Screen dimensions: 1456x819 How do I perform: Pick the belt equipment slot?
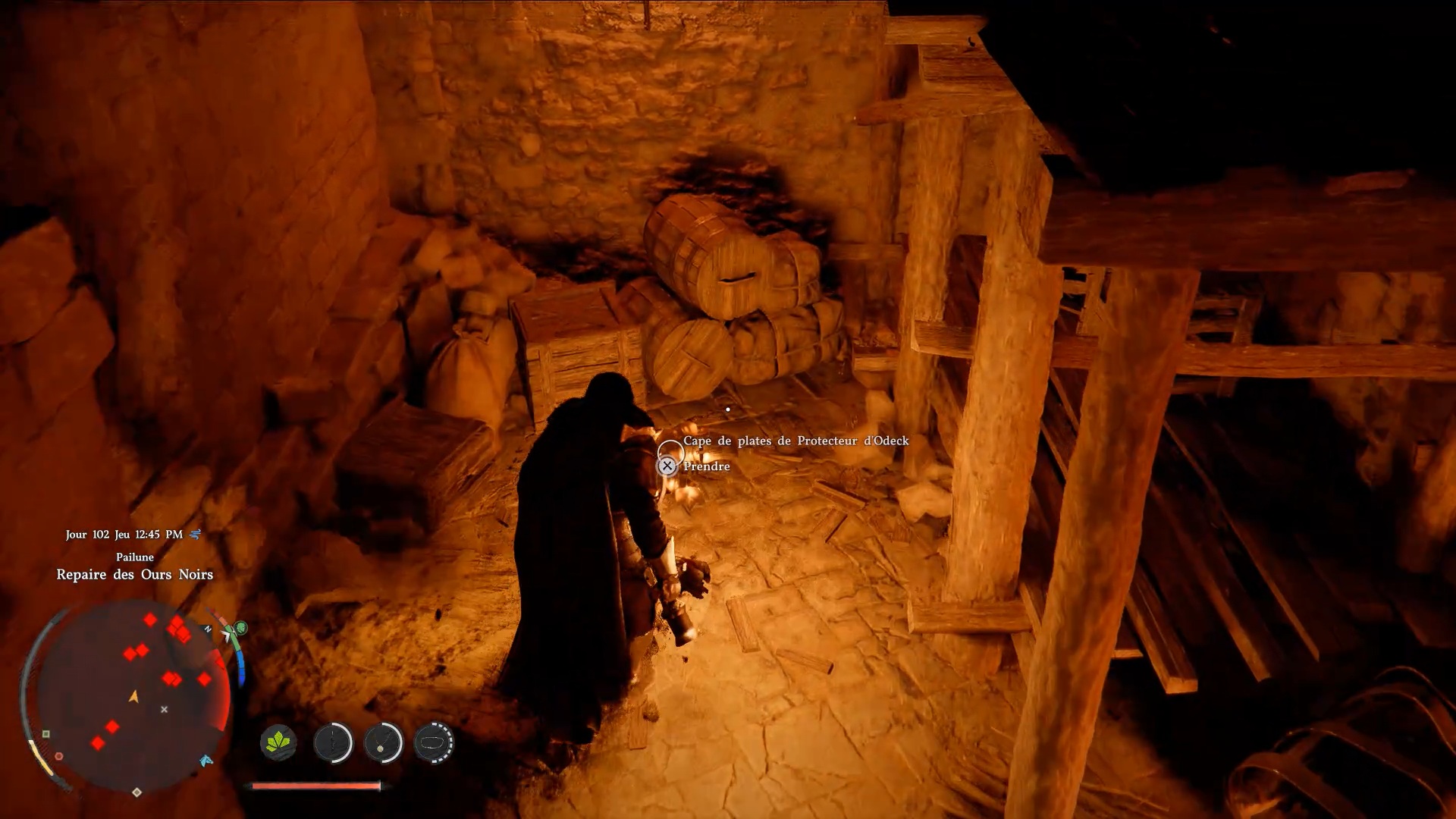click(x=434, y=742)
